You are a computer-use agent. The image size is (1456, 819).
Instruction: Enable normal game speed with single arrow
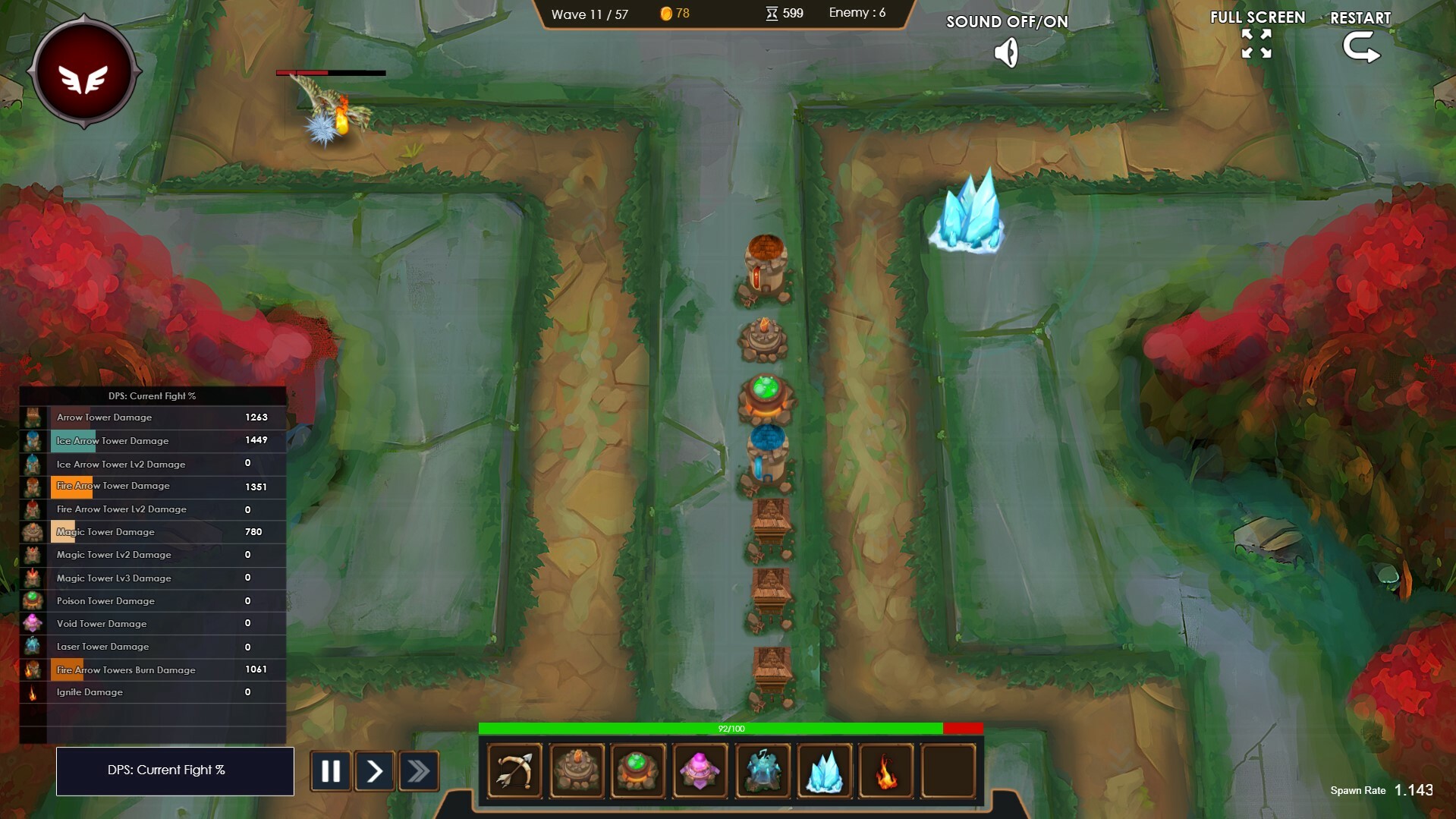(x=375, y=770)
